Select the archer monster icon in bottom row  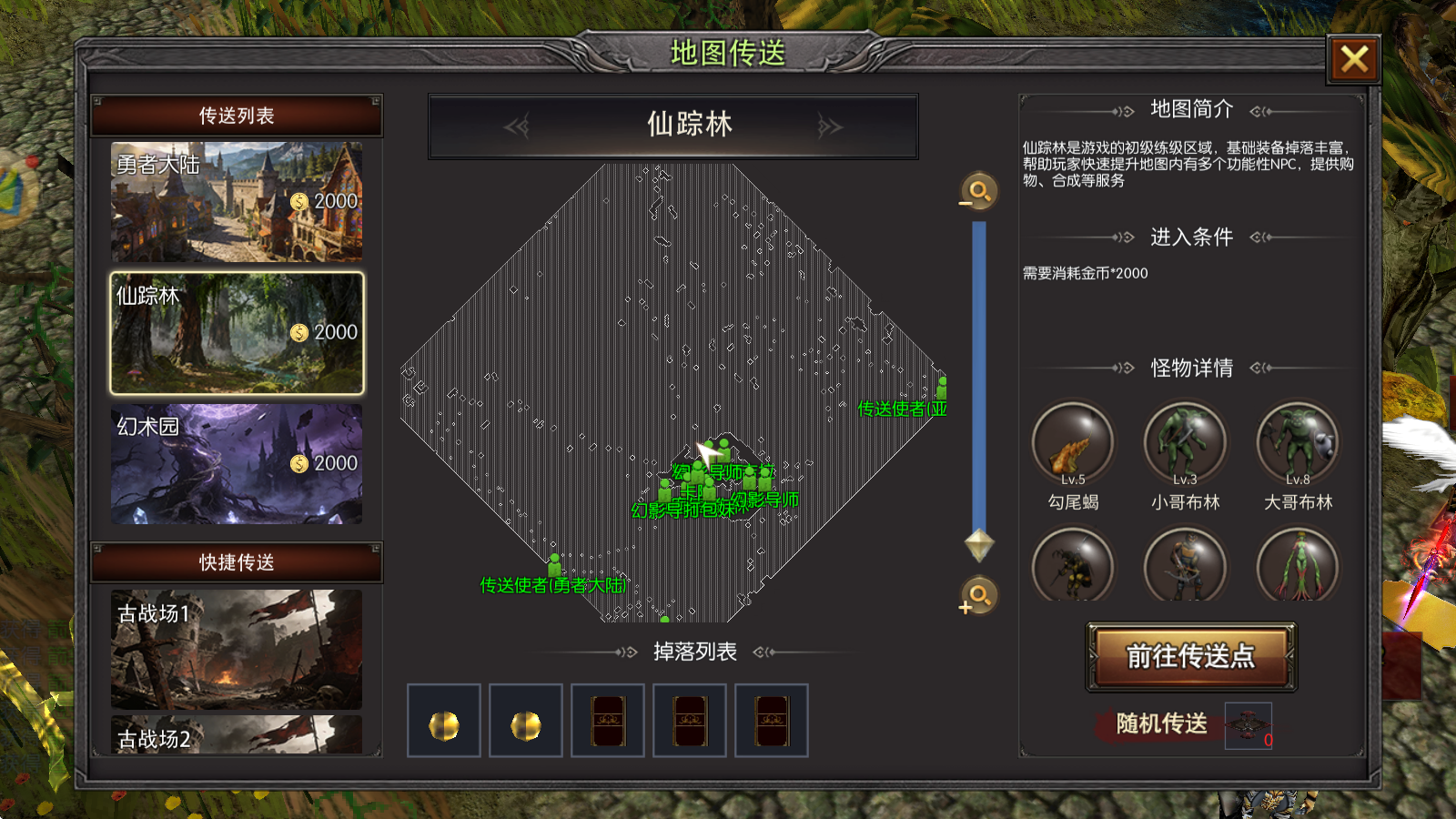click(1186, 565)
